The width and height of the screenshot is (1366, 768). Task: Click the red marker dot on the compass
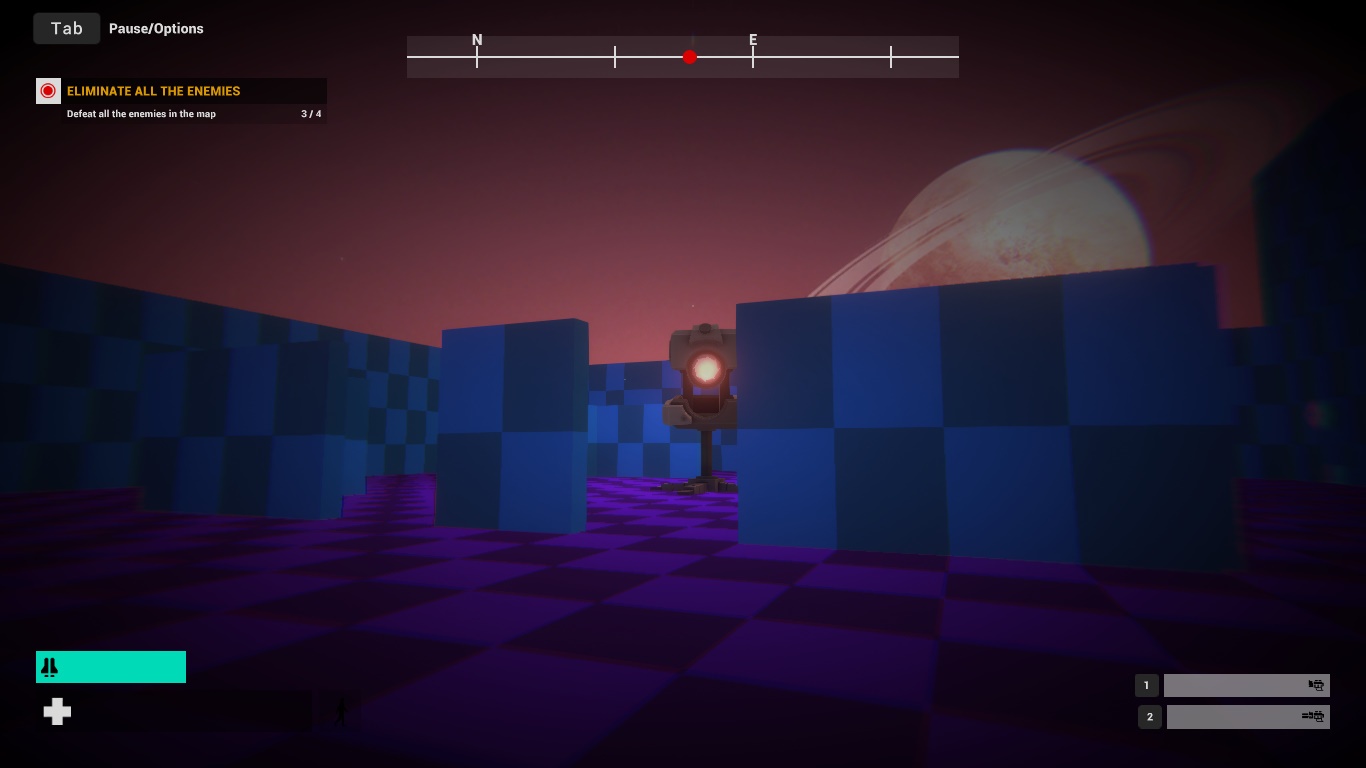tap(690, 57)
